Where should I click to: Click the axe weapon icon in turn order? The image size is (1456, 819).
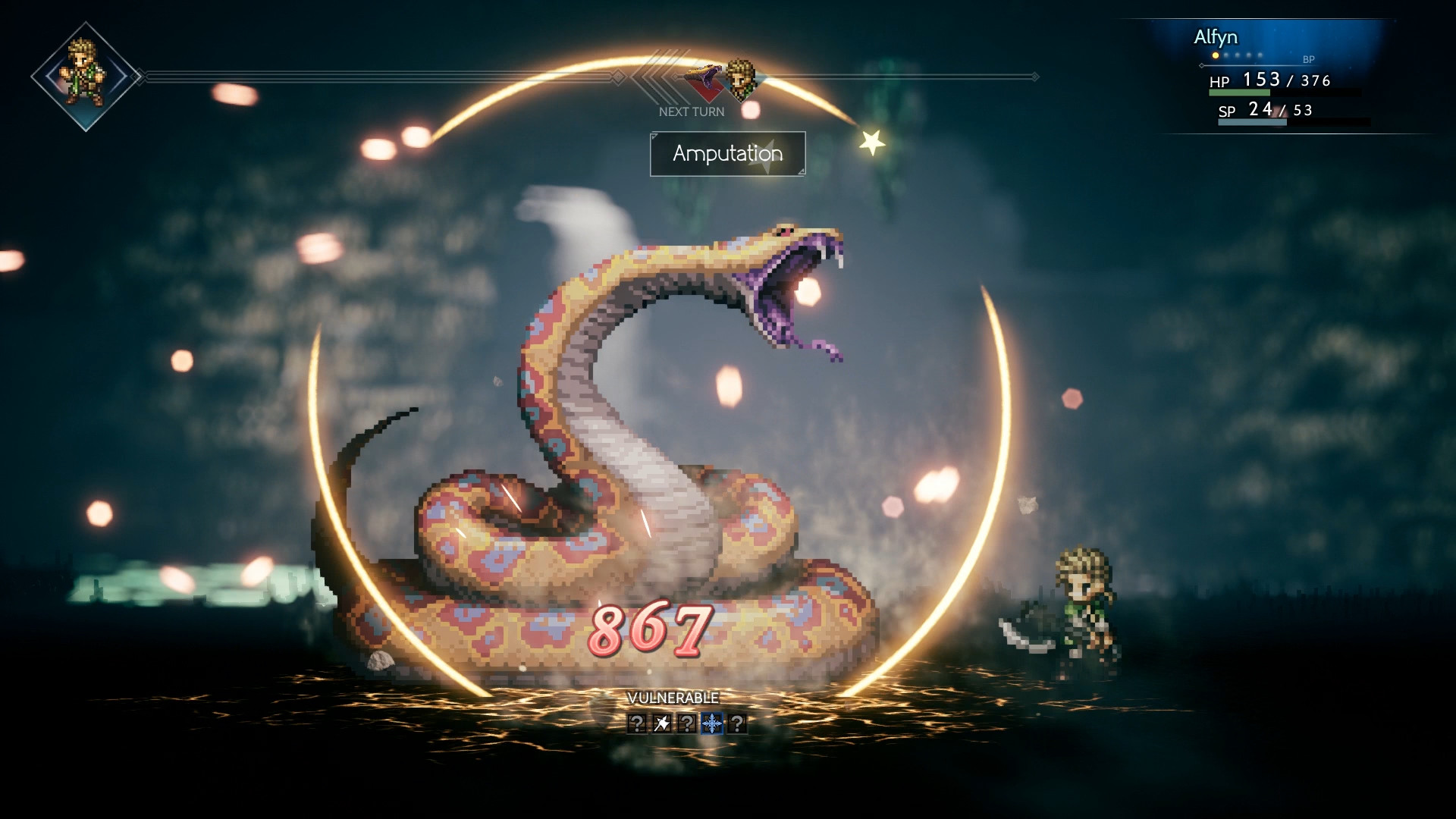point(705,80)
